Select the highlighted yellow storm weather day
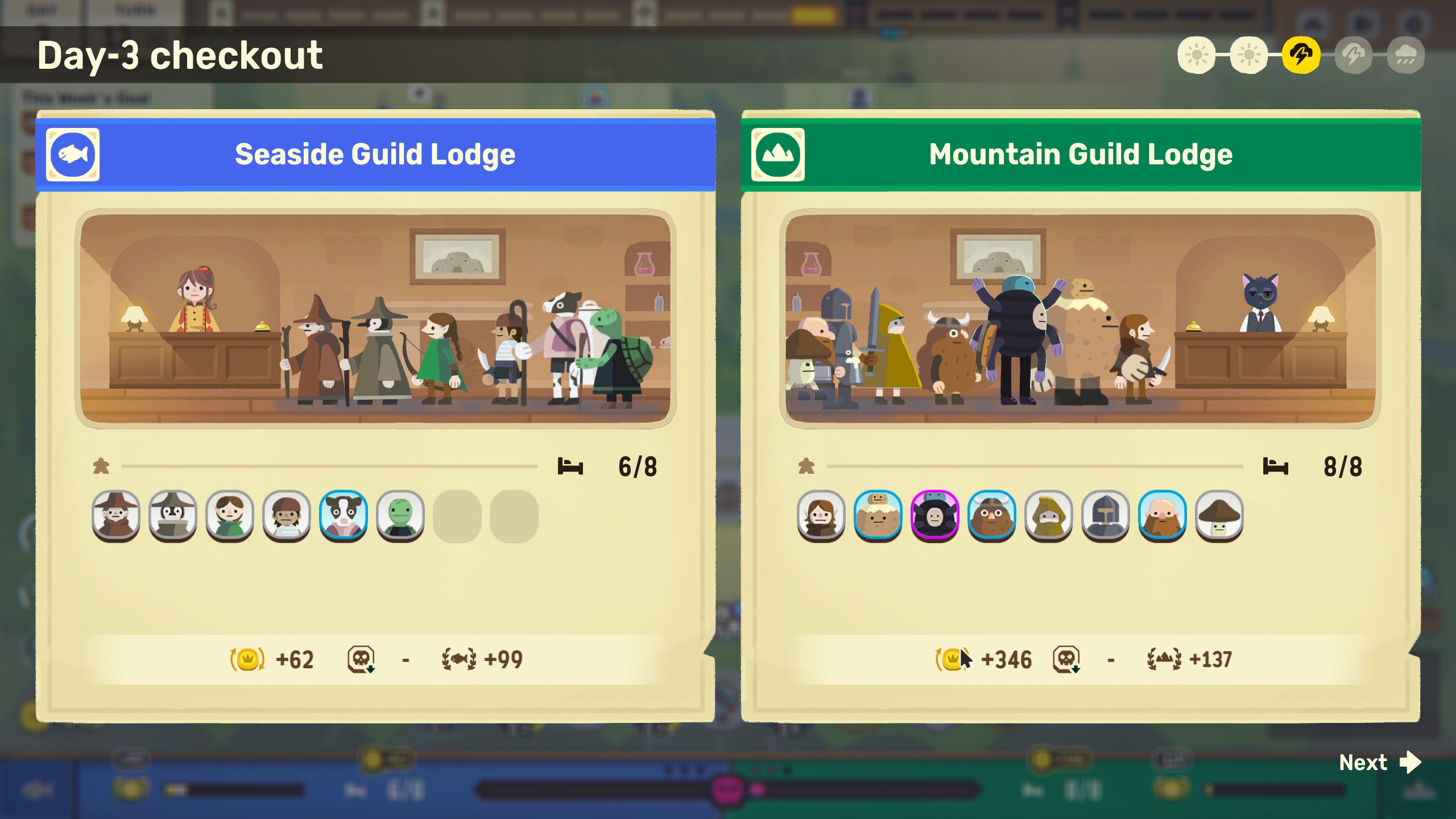Viewport: 1456px width, 819px height. click(1301, 55)
